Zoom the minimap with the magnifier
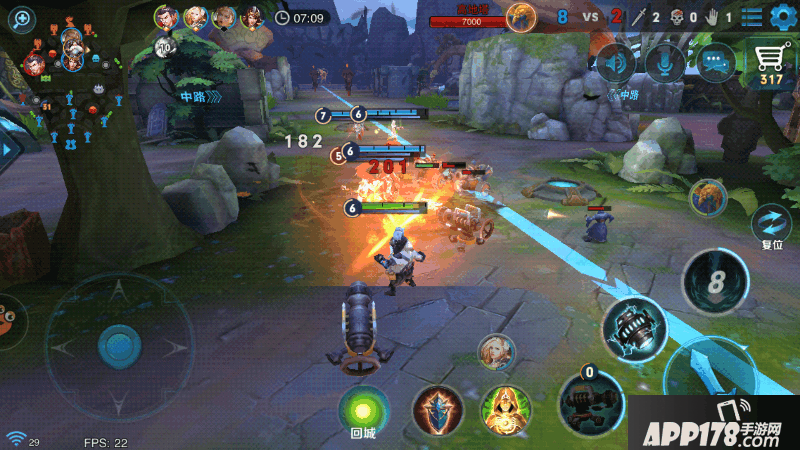Image resolution: width=800 pixels, height=450 pixels. [x=19, y=18]
